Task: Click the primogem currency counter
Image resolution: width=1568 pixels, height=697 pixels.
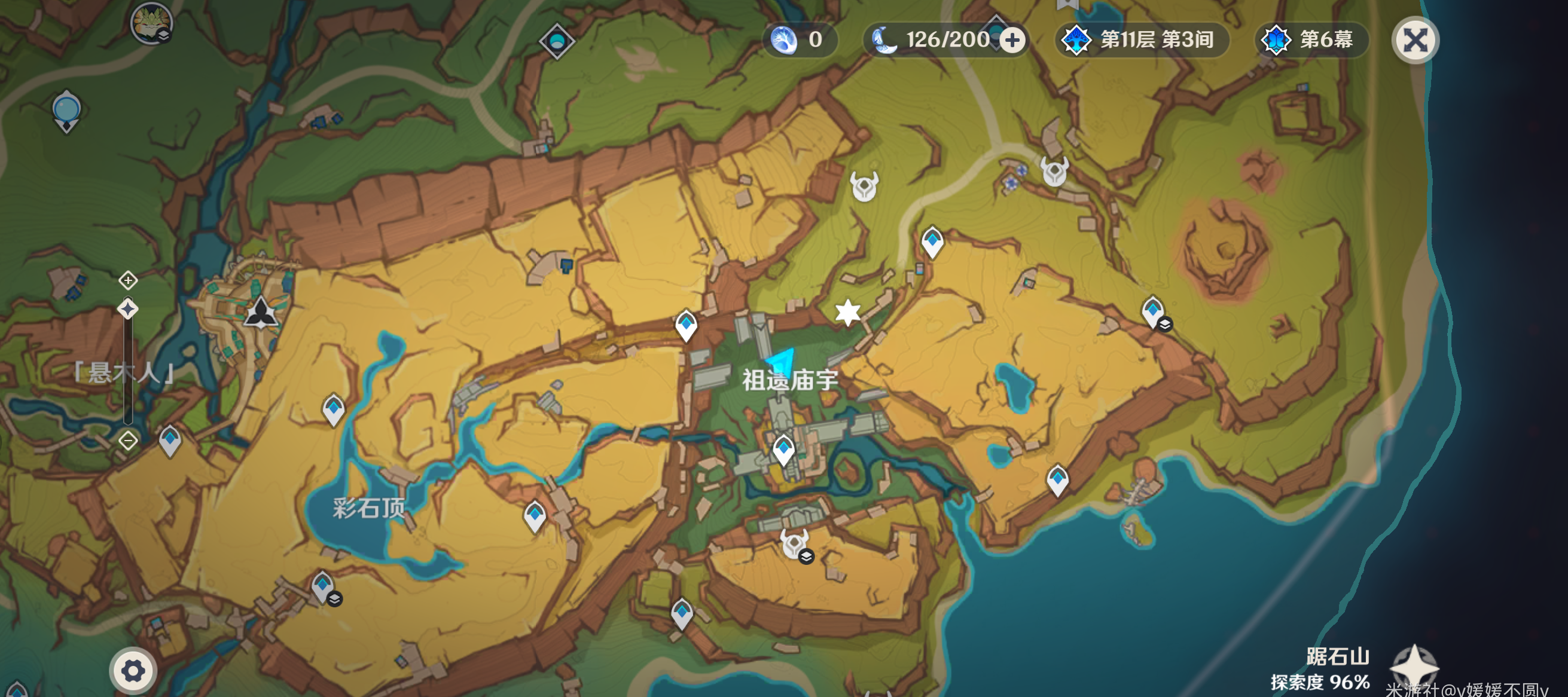Action: point(800,40)
